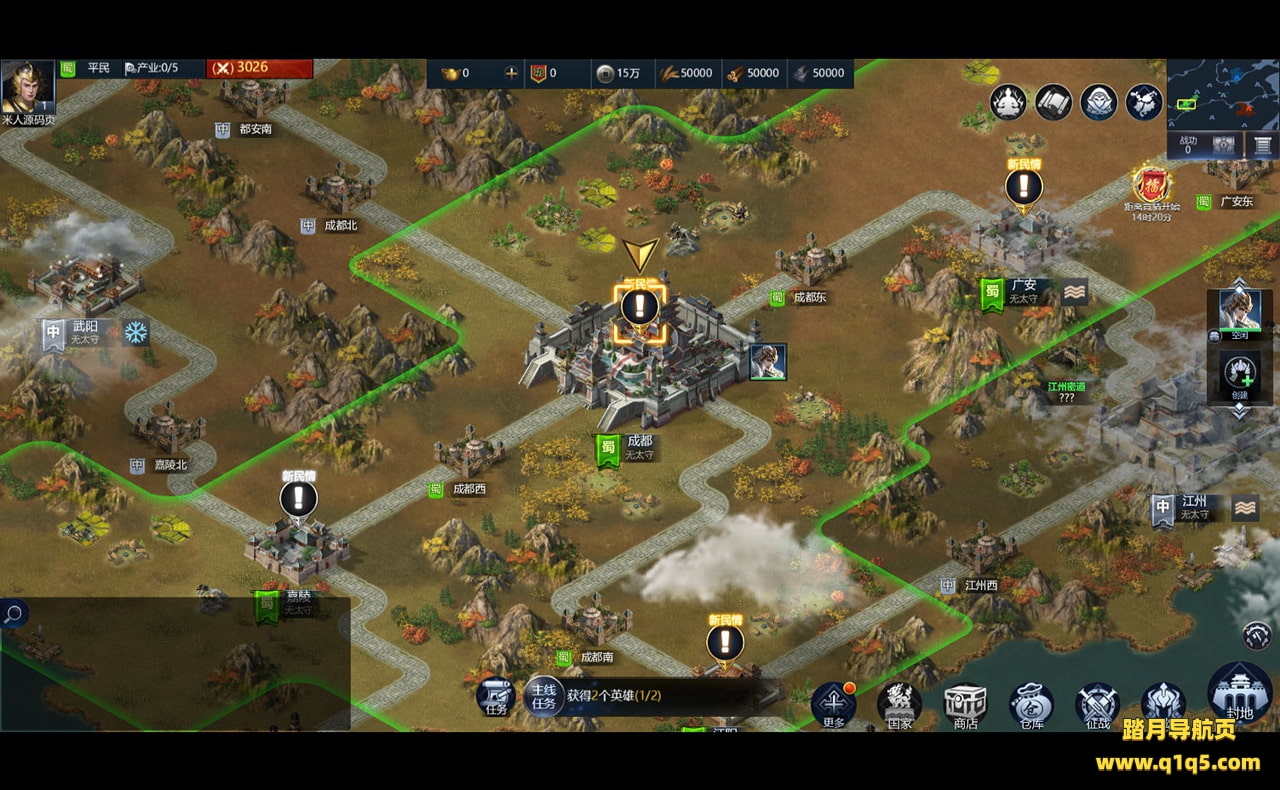Select the 主线任务 main quest tracker
Image resolution: width=1280 pixels, height=790 pixels.
click(x=543, y=696)
